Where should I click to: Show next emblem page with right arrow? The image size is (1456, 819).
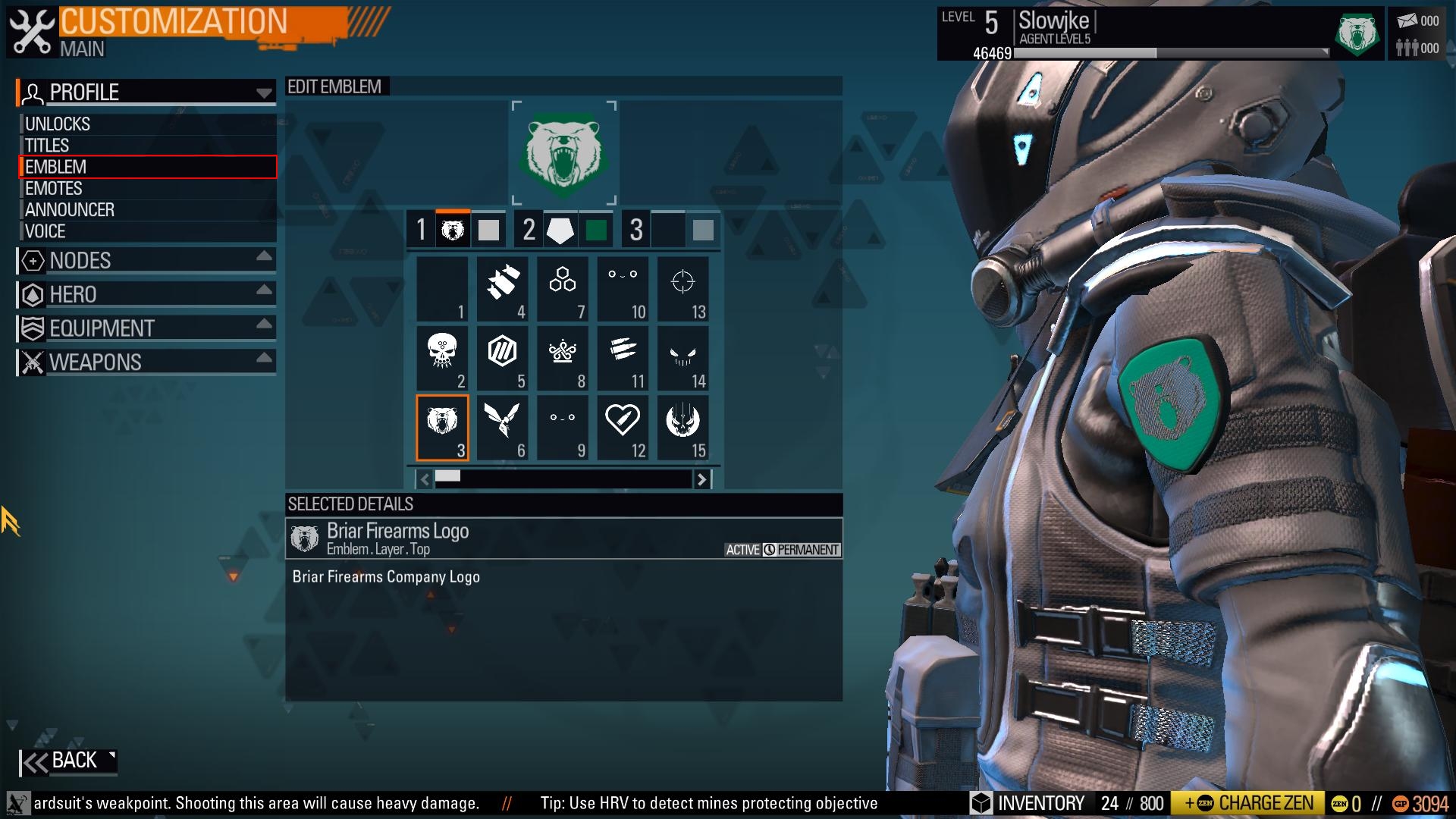[x=702, y=479]
